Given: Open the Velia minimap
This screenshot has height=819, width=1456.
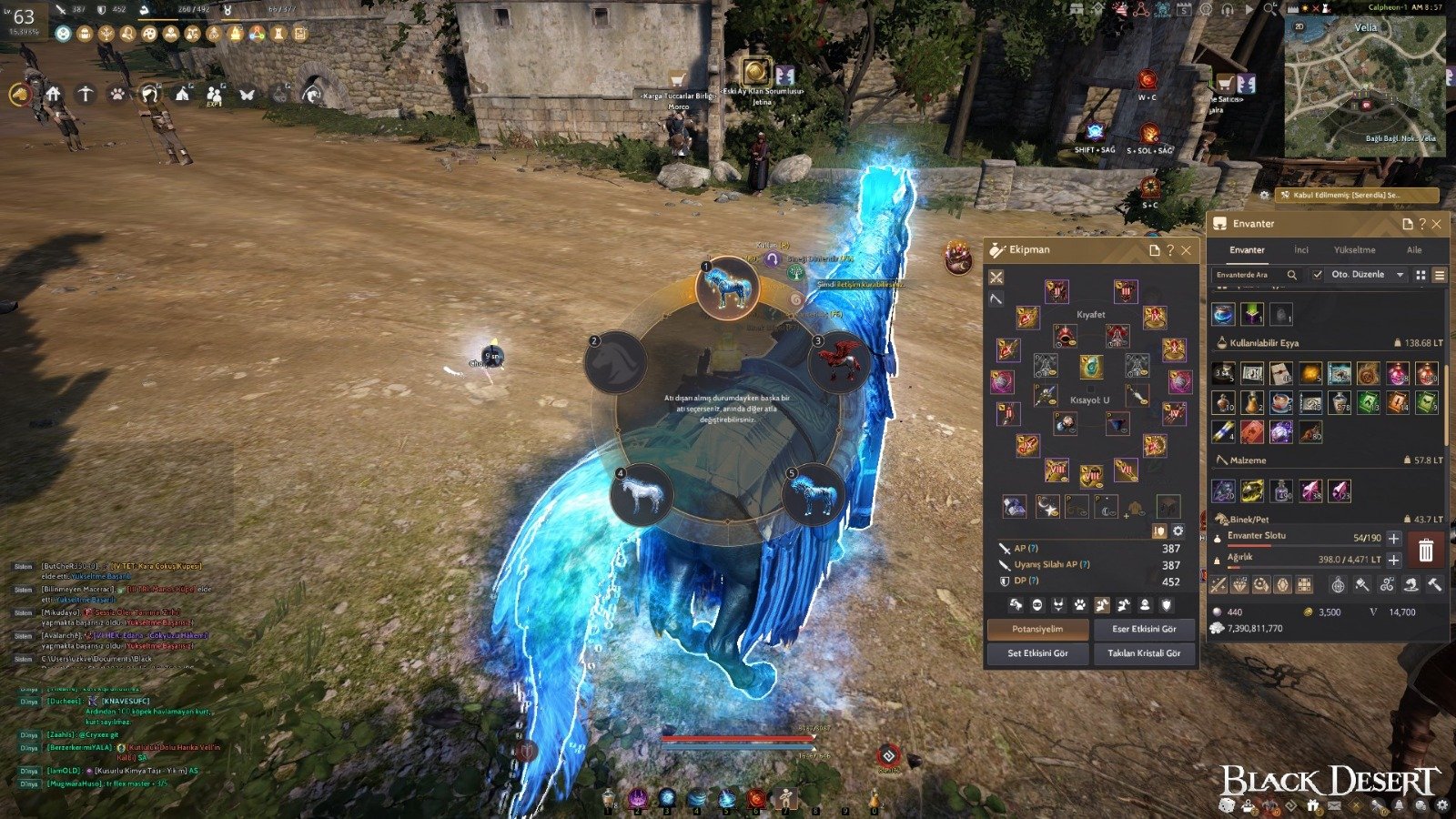Looking at the screenshot, I should click(1364, 86).
